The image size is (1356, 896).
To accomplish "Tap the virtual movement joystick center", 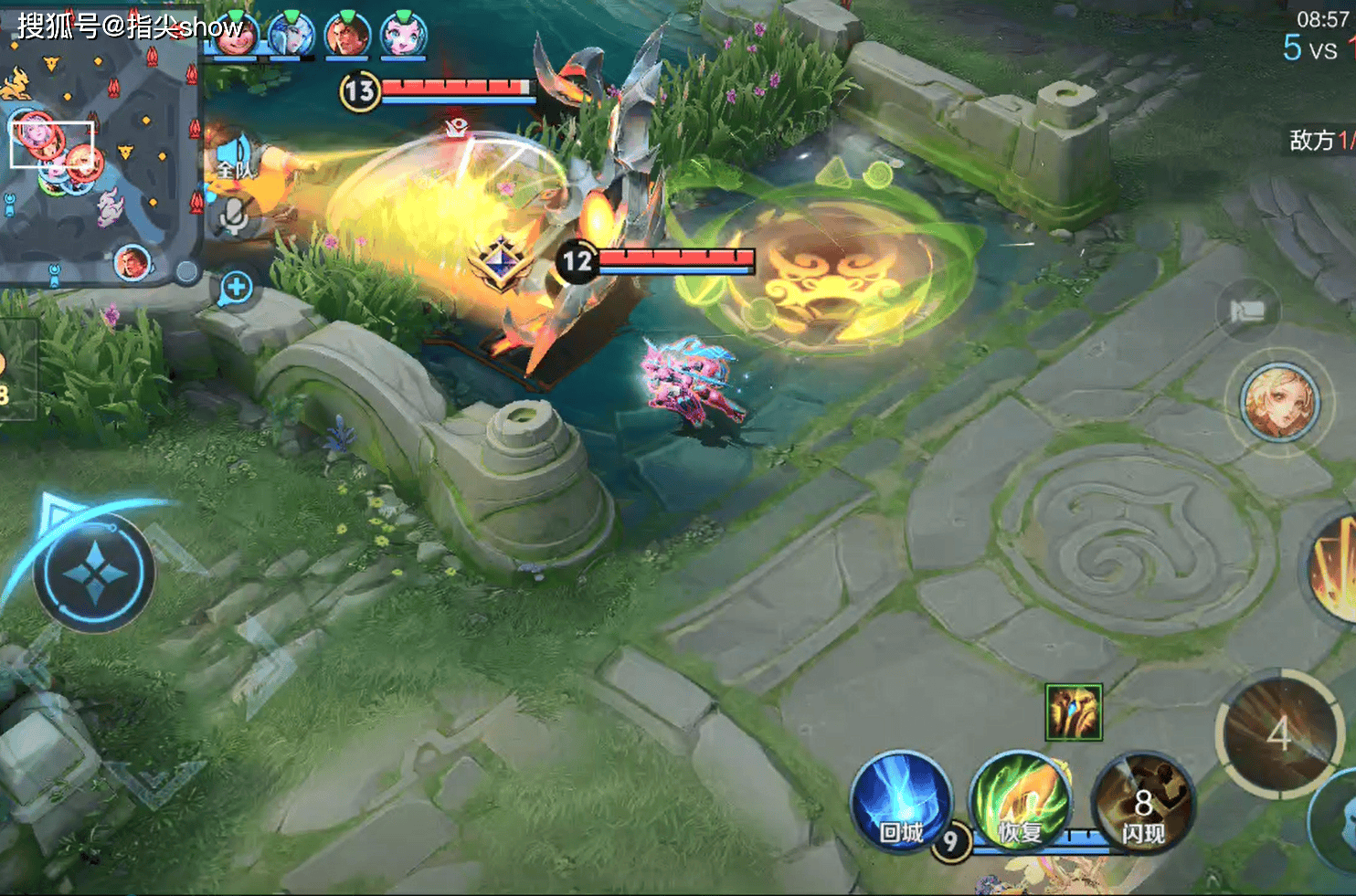I will [x=94, y=574].
